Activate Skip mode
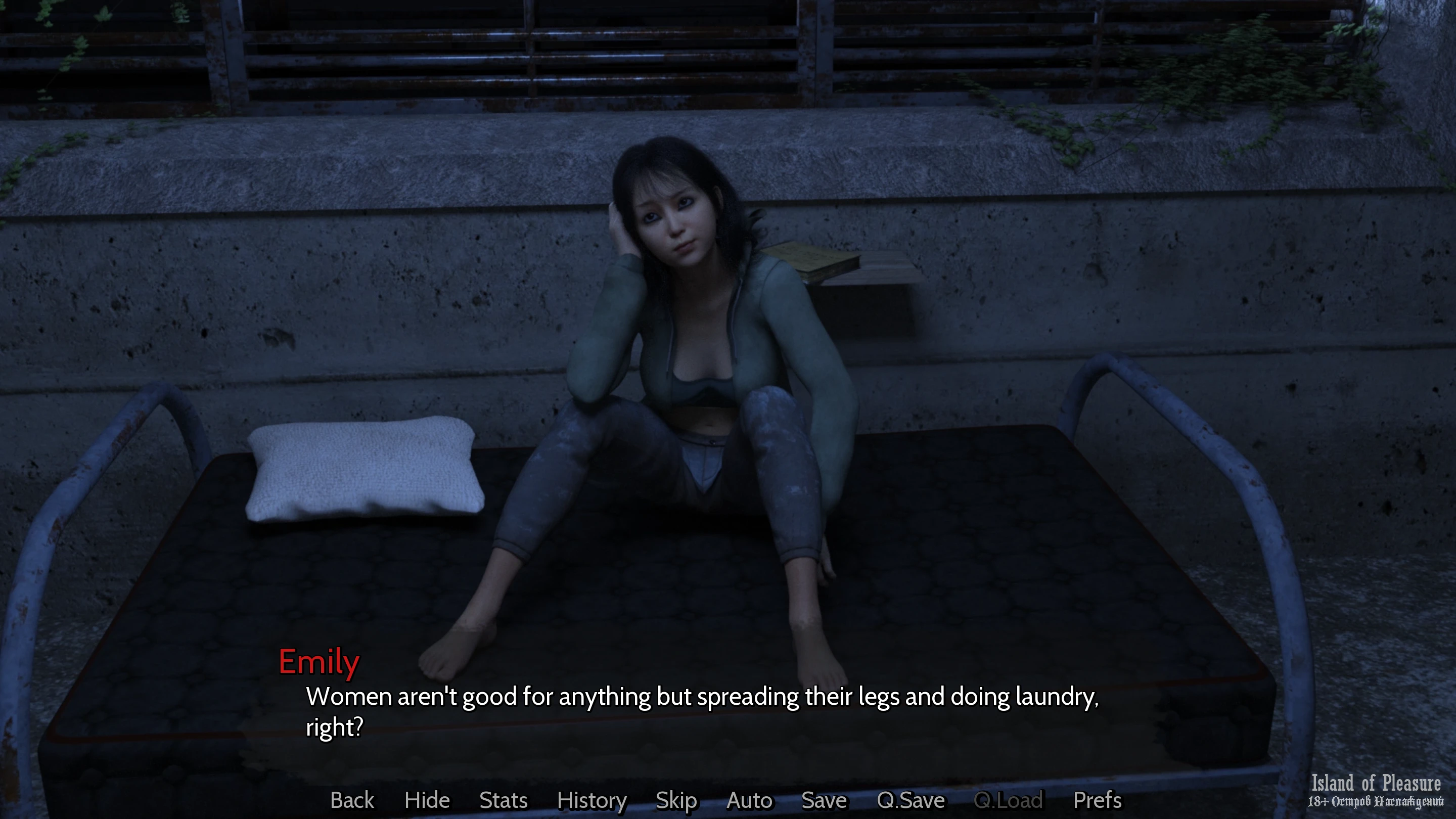Screen dimensions: 1456x819 click(x=676, y=800)
